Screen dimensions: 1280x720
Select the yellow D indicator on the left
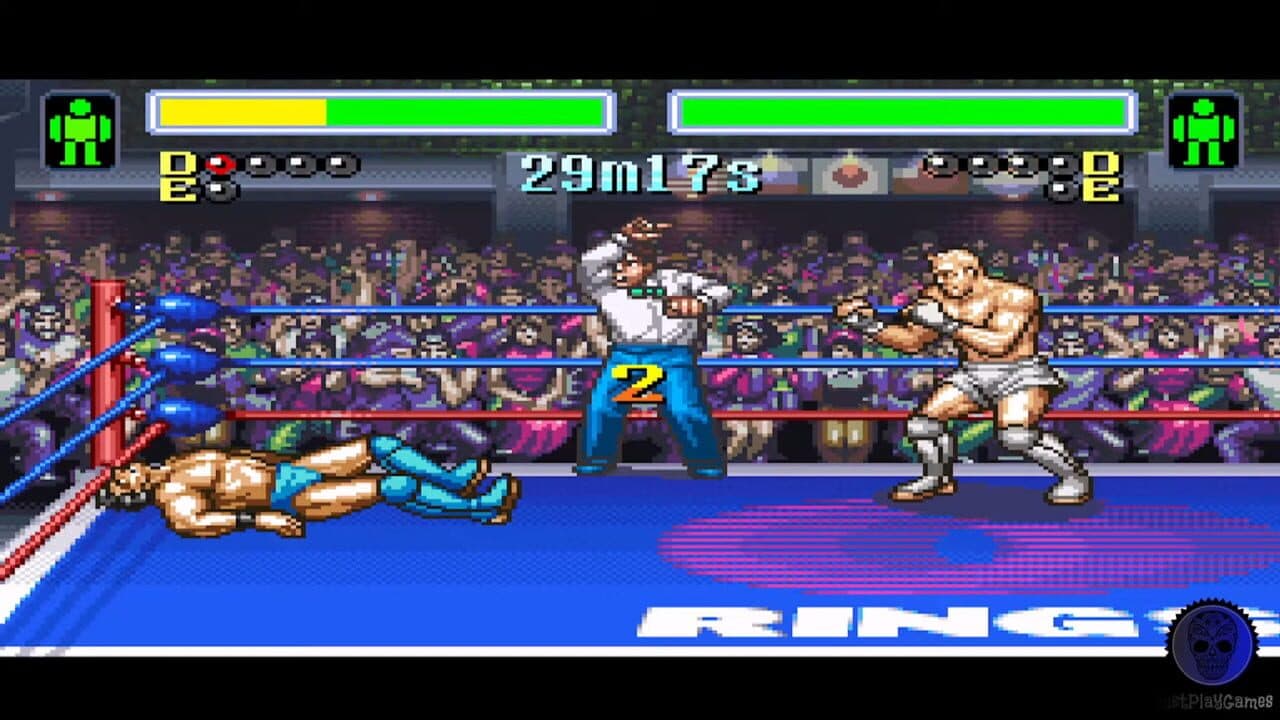pos(177,163)
